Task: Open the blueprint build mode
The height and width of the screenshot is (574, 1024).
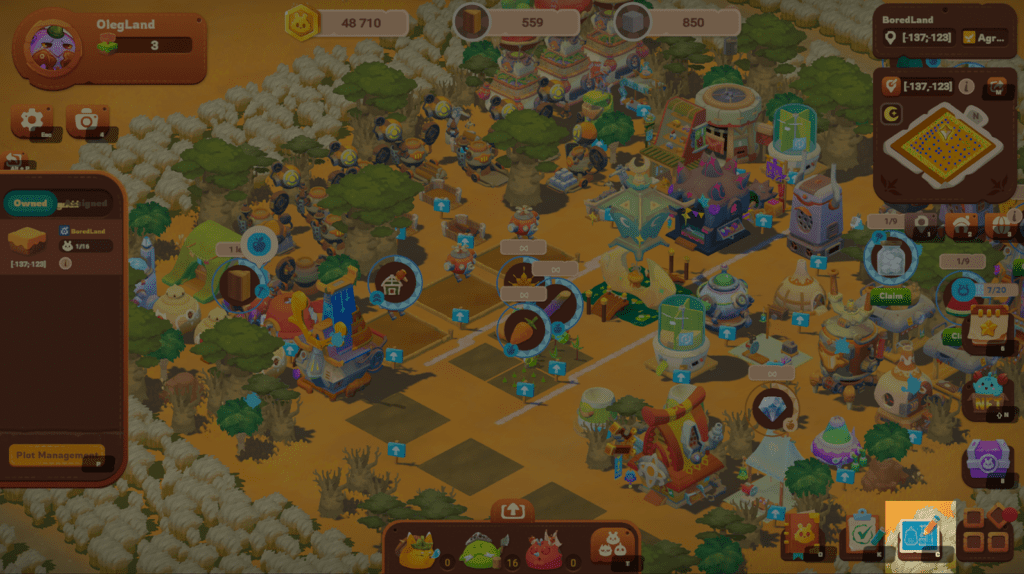Action: 919,536
